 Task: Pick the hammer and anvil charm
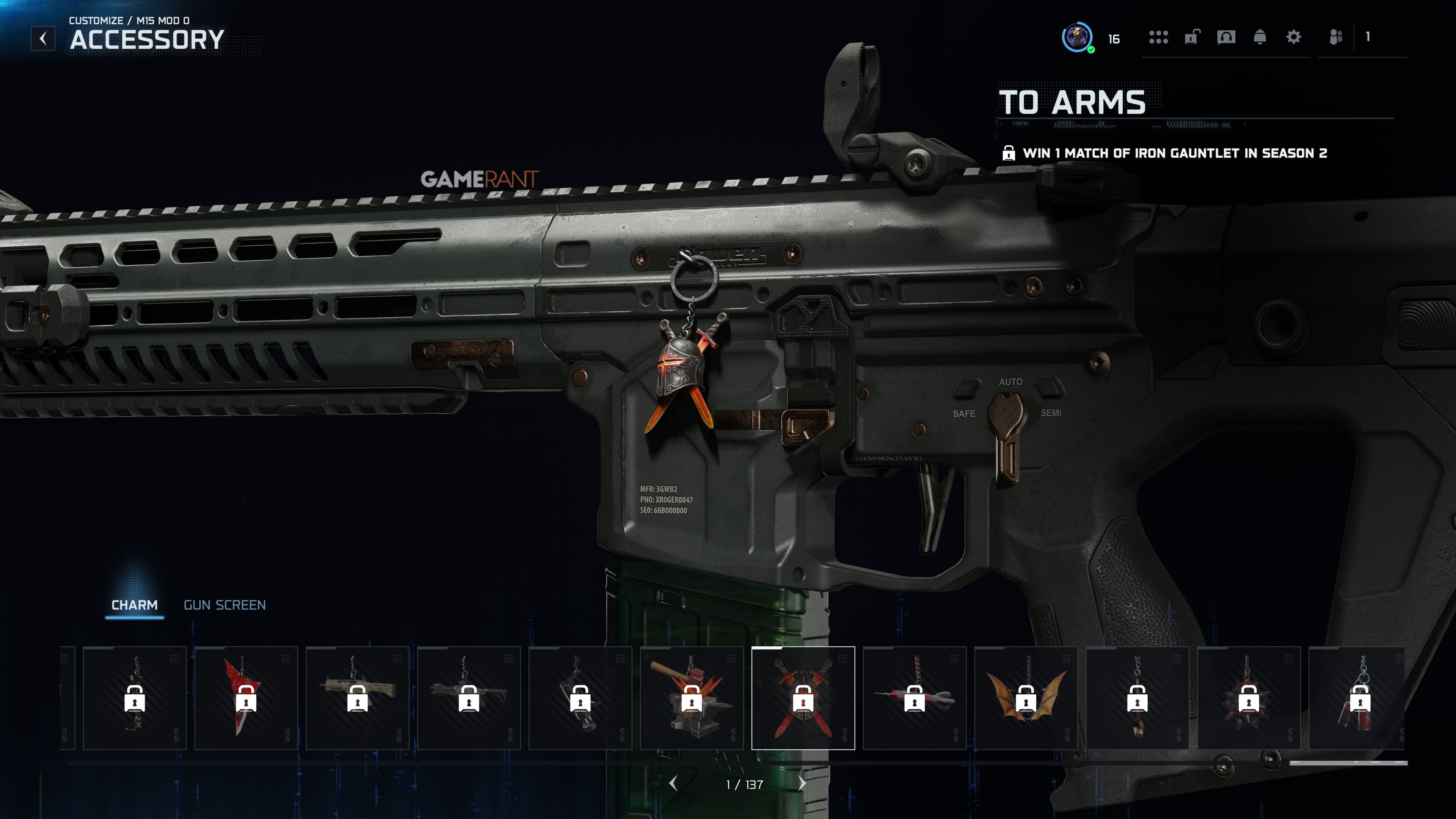tap(691, 698)
